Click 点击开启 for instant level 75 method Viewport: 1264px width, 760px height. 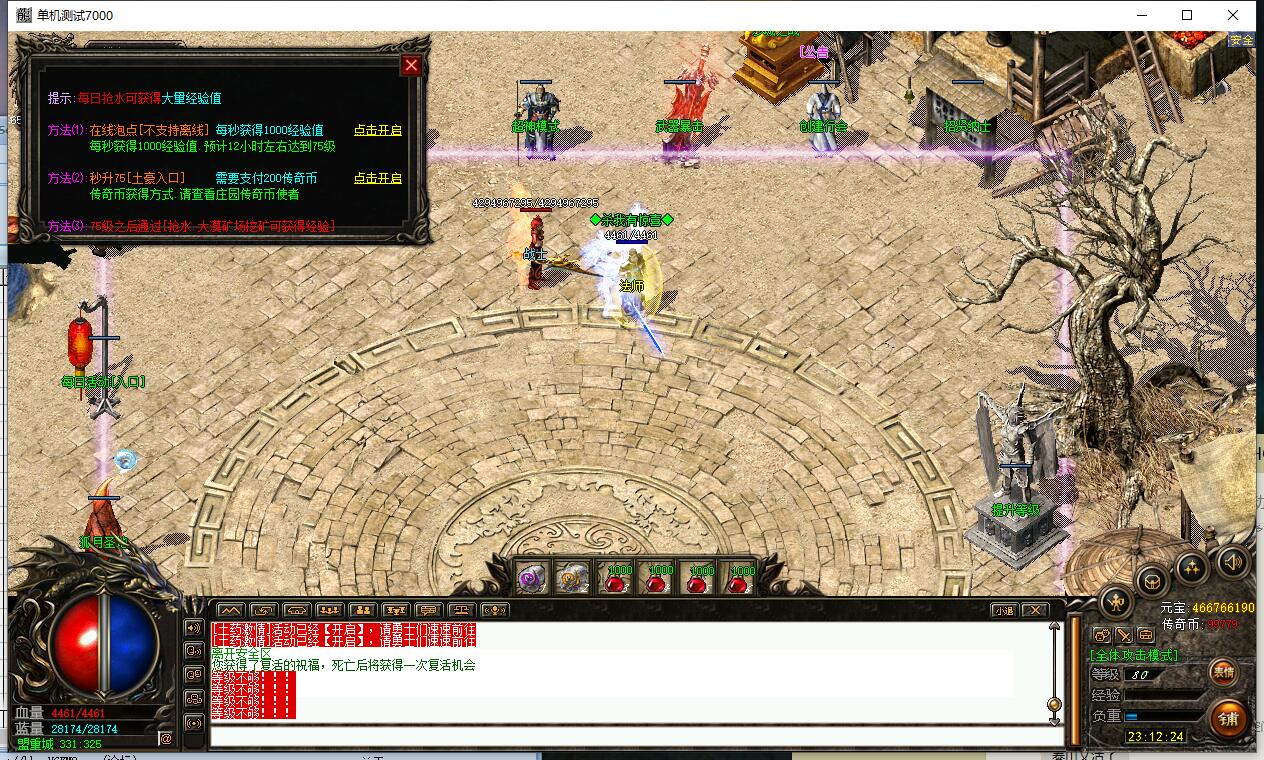click(x=377, y=178)
